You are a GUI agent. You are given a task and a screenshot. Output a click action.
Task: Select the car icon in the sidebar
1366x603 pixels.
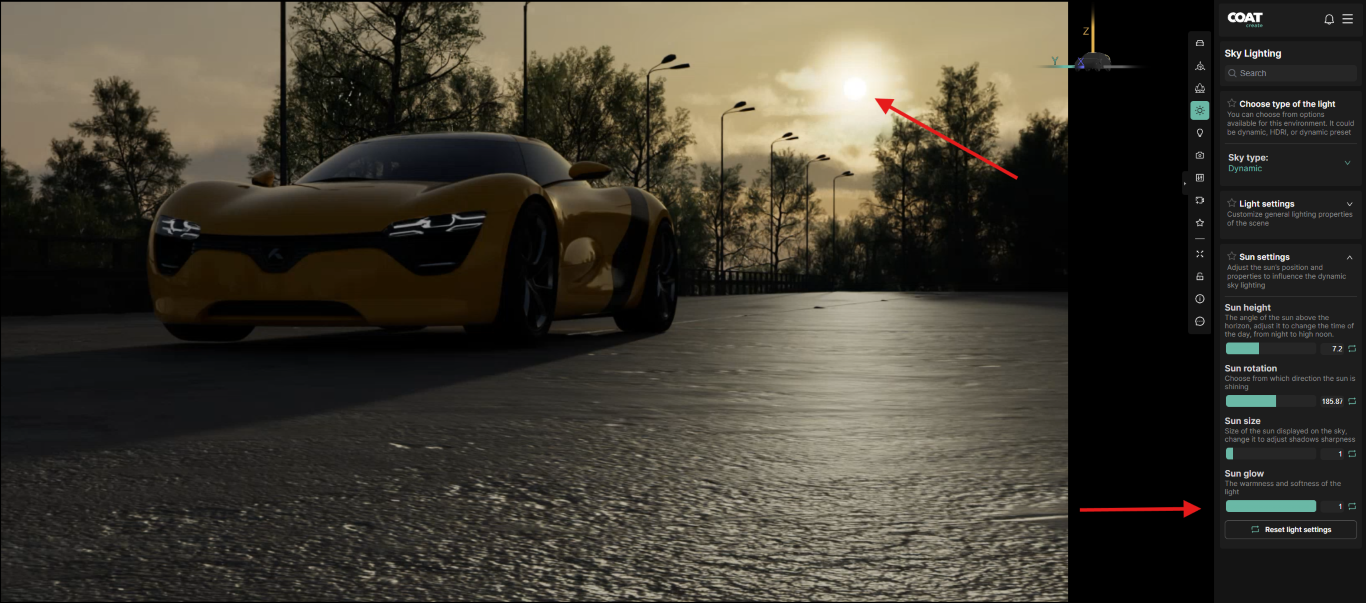pos(1200,43)
